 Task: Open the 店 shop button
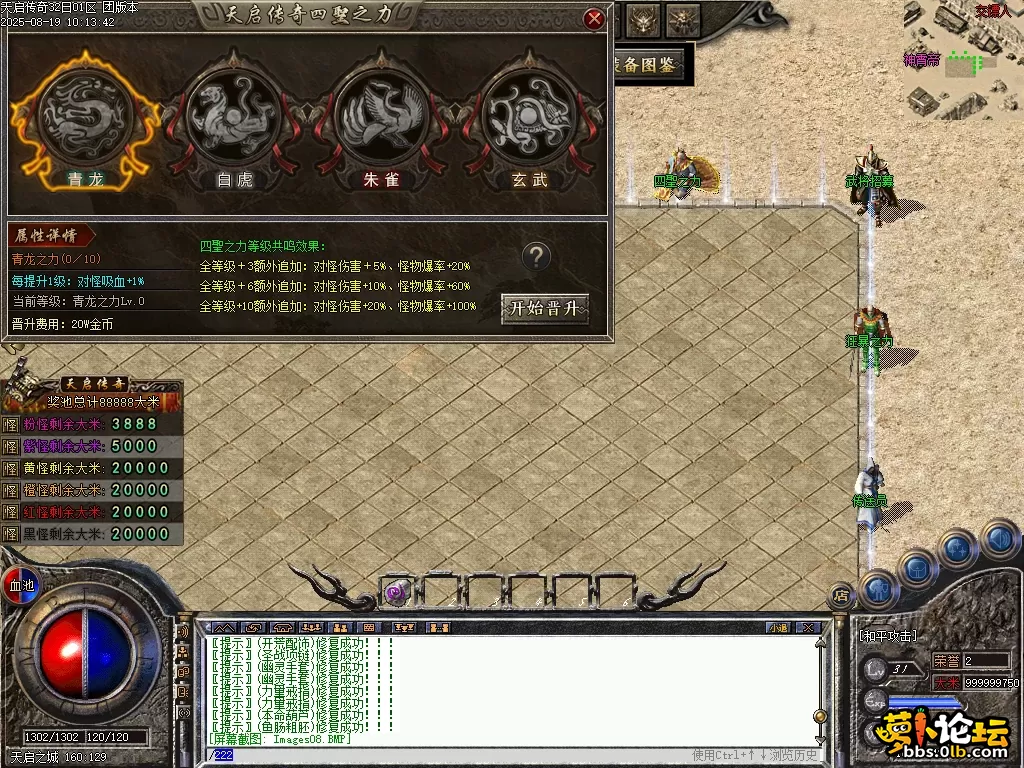point(841,596)
